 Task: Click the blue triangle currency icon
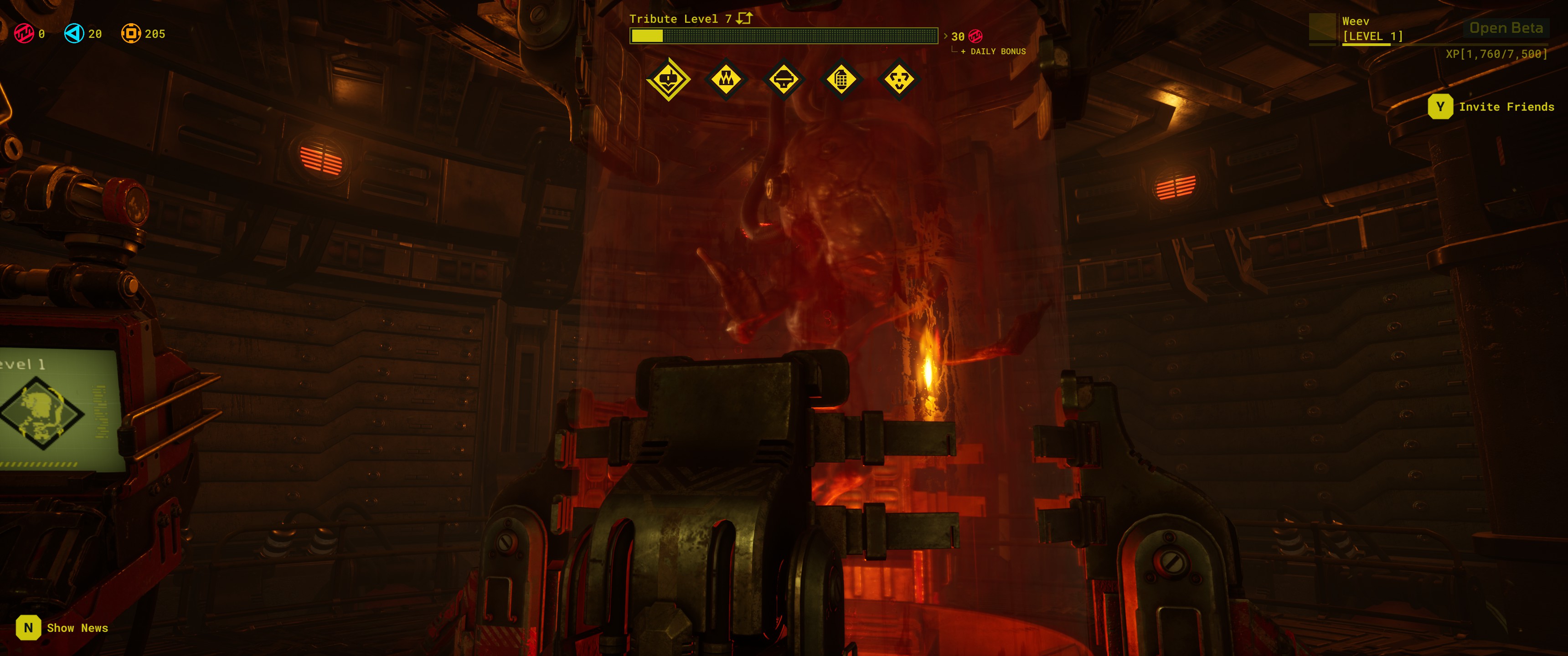74,33
